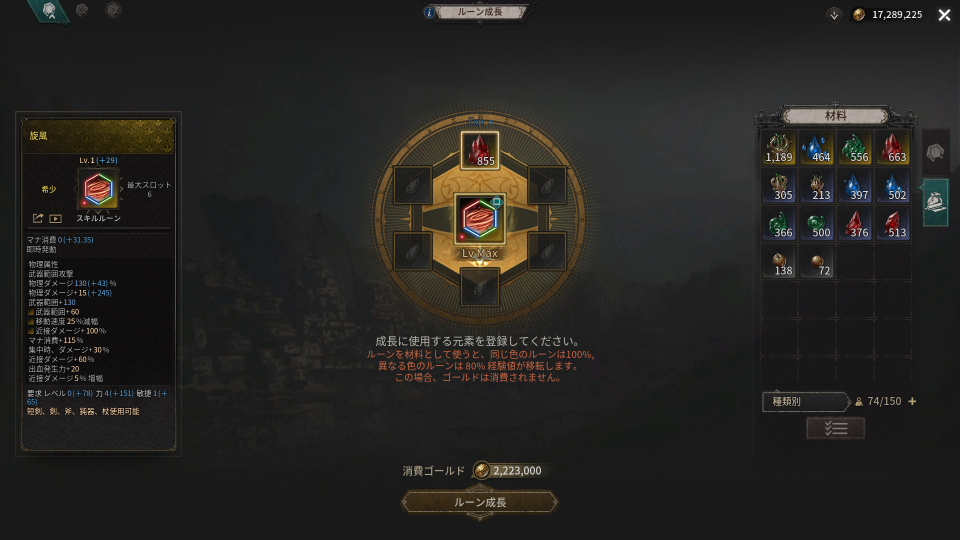Close the rune growth window
The image size is (960, 540).
tap(944, 15)
